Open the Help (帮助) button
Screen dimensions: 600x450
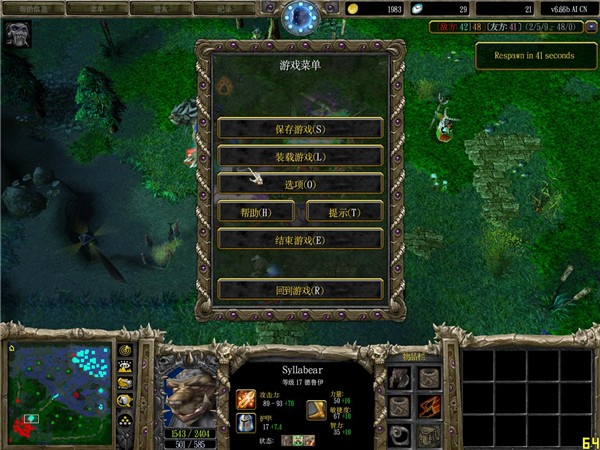pyautogui.click(x=257, y=212)
